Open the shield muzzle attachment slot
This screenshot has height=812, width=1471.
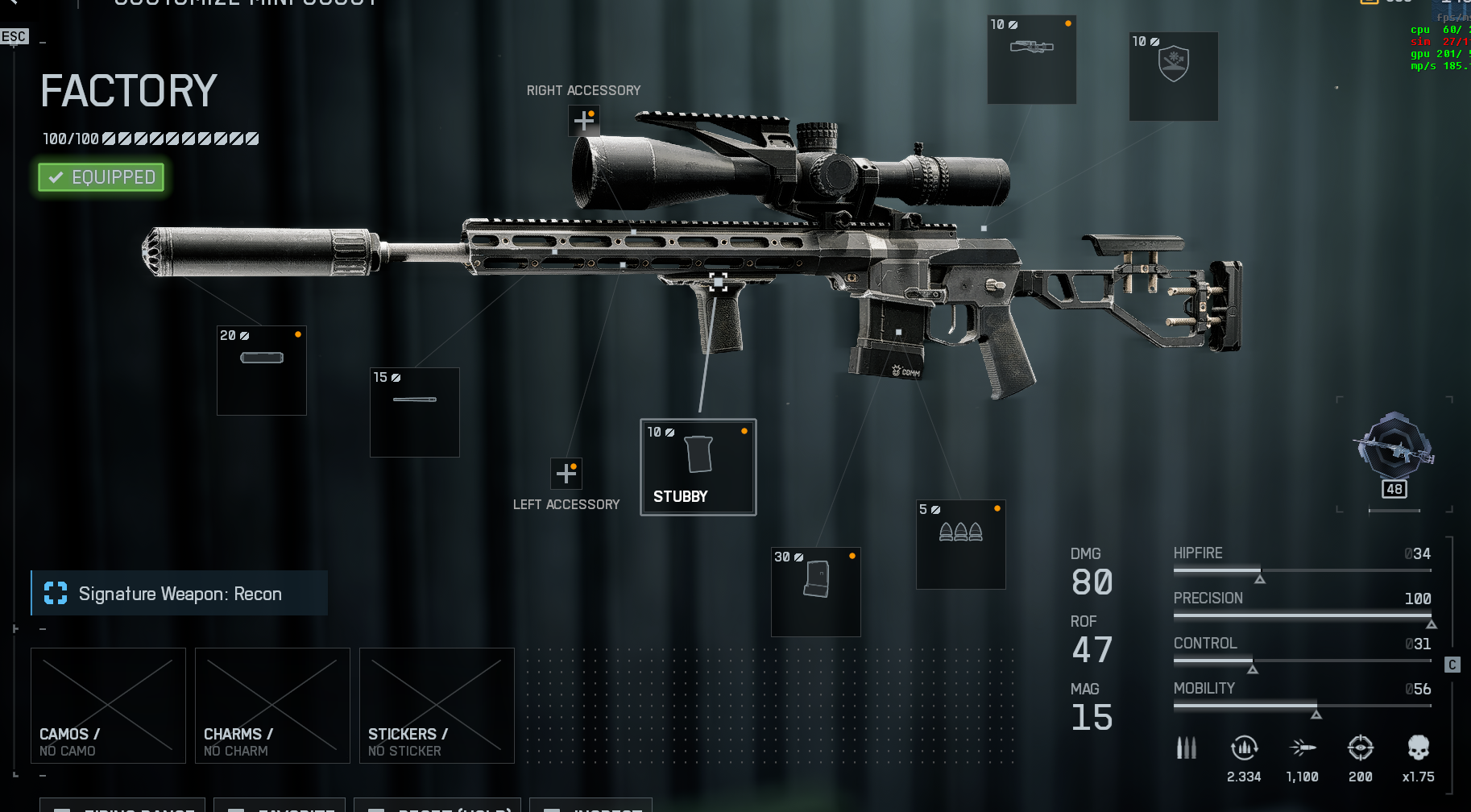point(1173,76)
